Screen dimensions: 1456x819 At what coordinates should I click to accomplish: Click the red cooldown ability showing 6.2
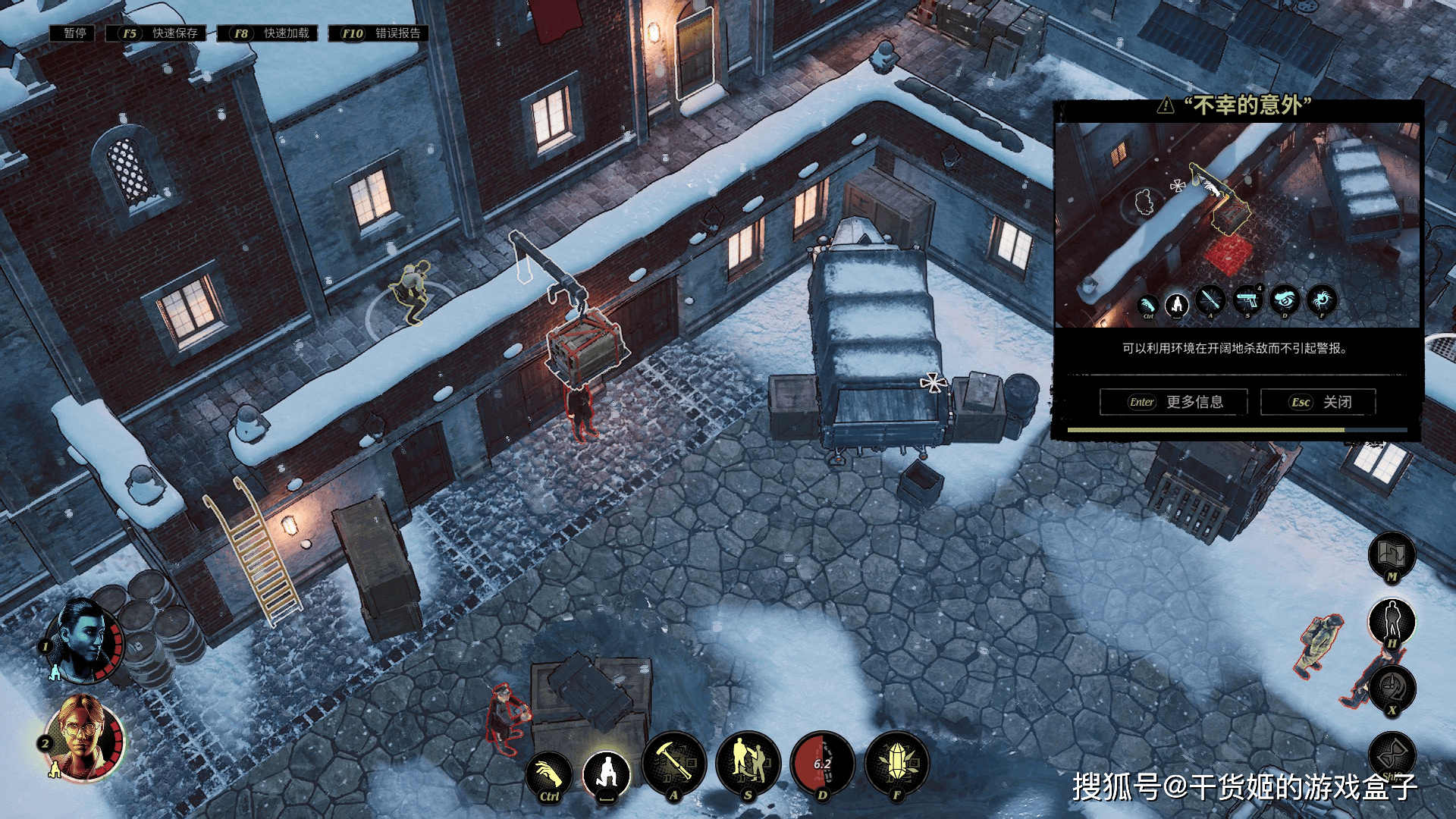tap(822, 764)
